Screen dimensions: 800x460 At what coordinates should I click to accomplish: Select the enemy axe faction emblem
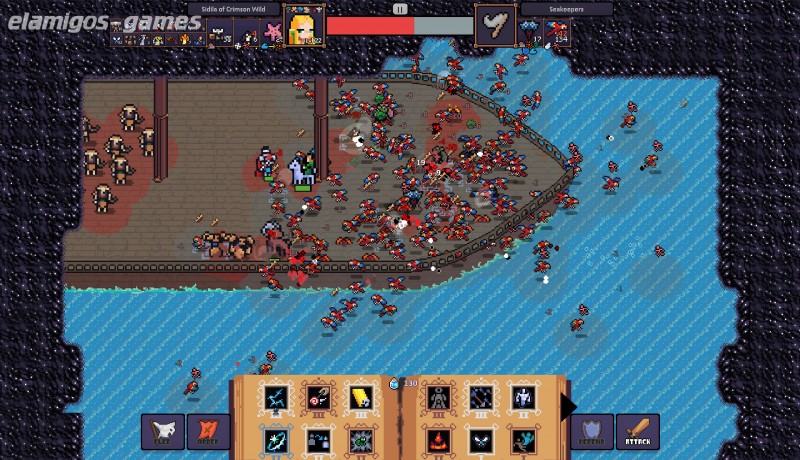click(x=494, y=26)
